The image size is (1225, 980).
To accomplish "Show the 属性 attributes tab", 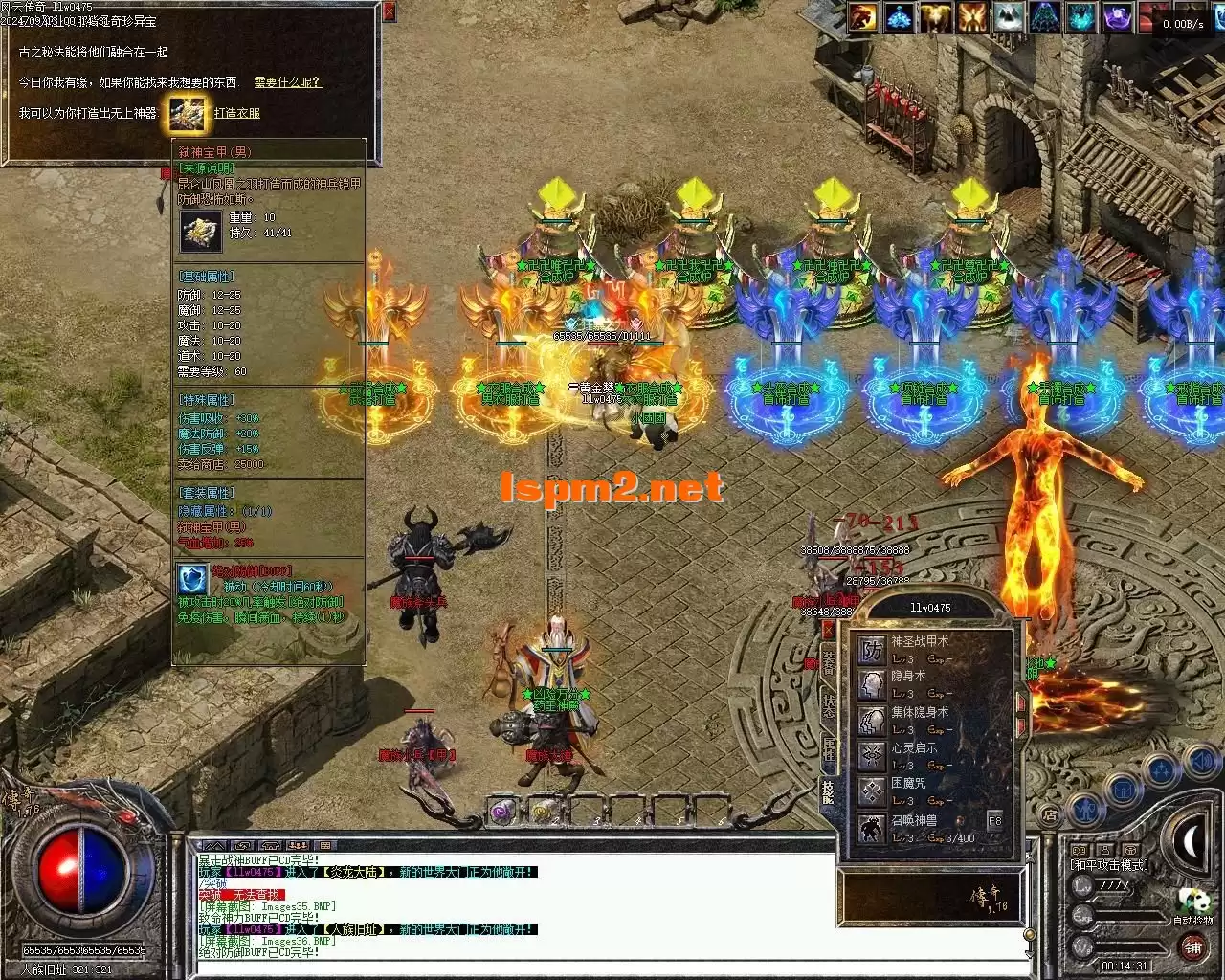I will (x=829, y=749).
